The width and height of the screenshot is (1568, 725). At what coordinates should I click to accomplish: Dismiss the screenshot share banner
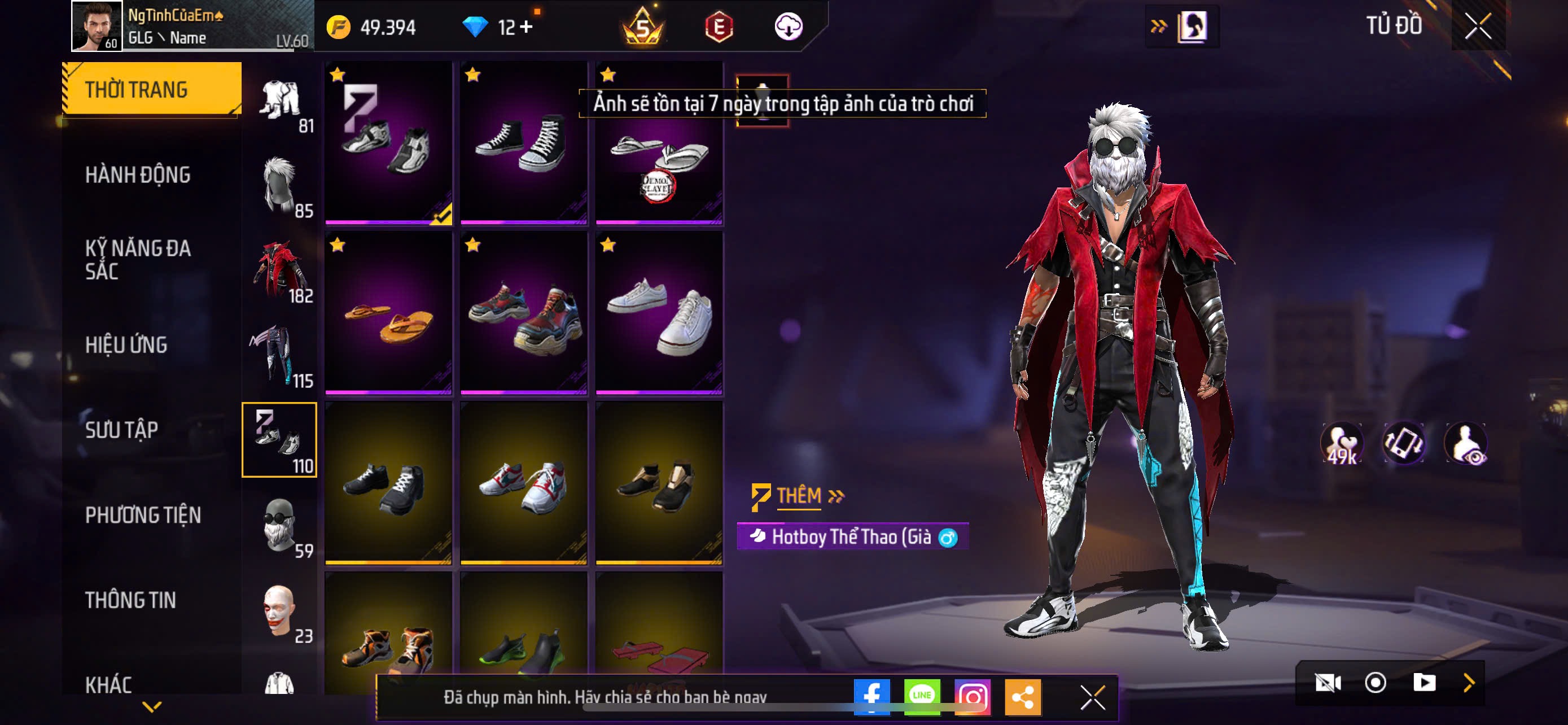1093,697
